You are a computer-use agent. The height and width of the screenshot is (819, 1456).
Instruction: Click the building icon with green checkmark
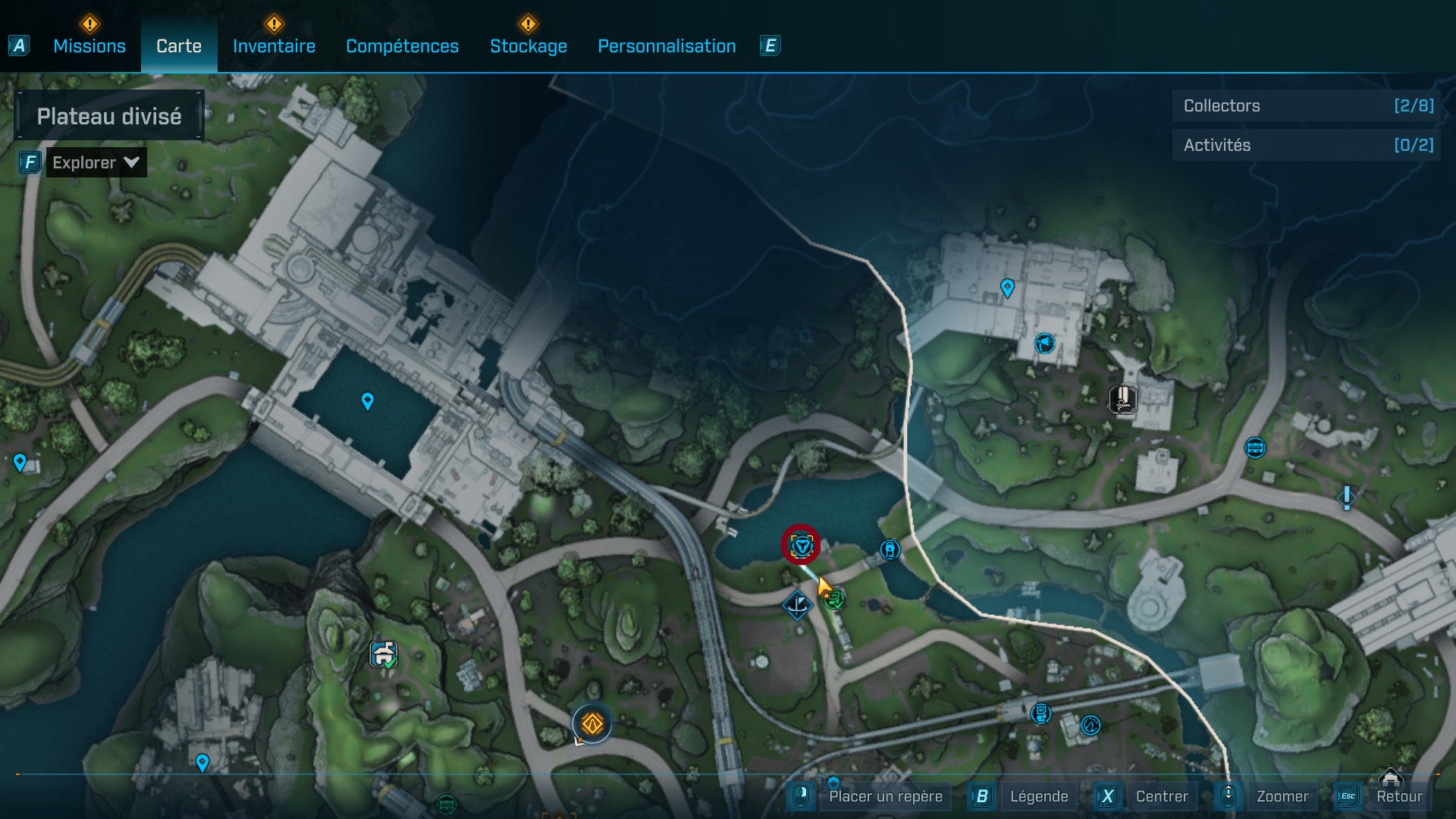384,654
